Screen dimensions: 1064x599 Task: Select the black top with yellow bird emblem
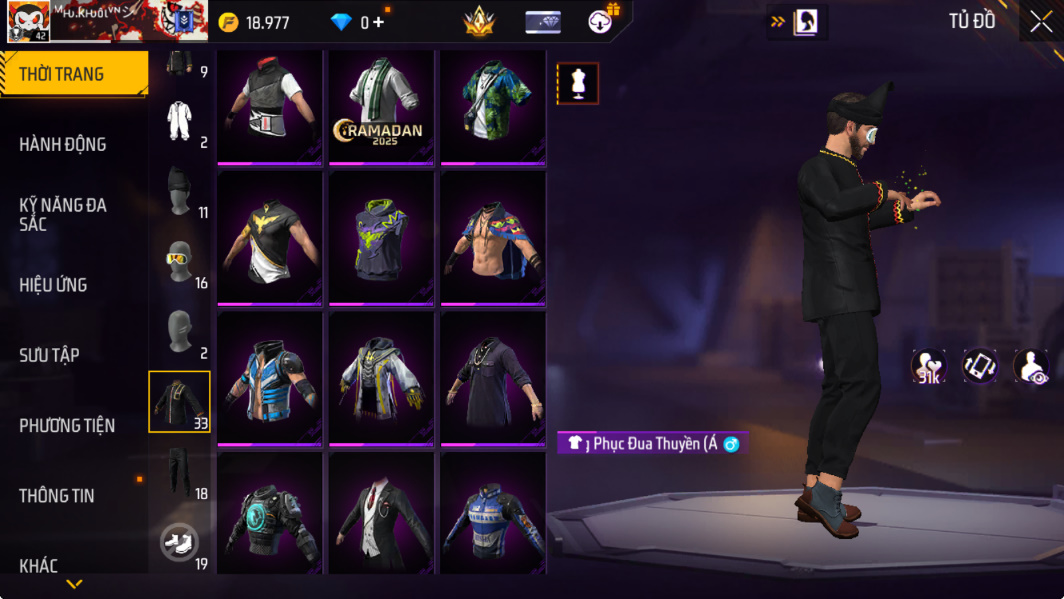coord(270,238)
